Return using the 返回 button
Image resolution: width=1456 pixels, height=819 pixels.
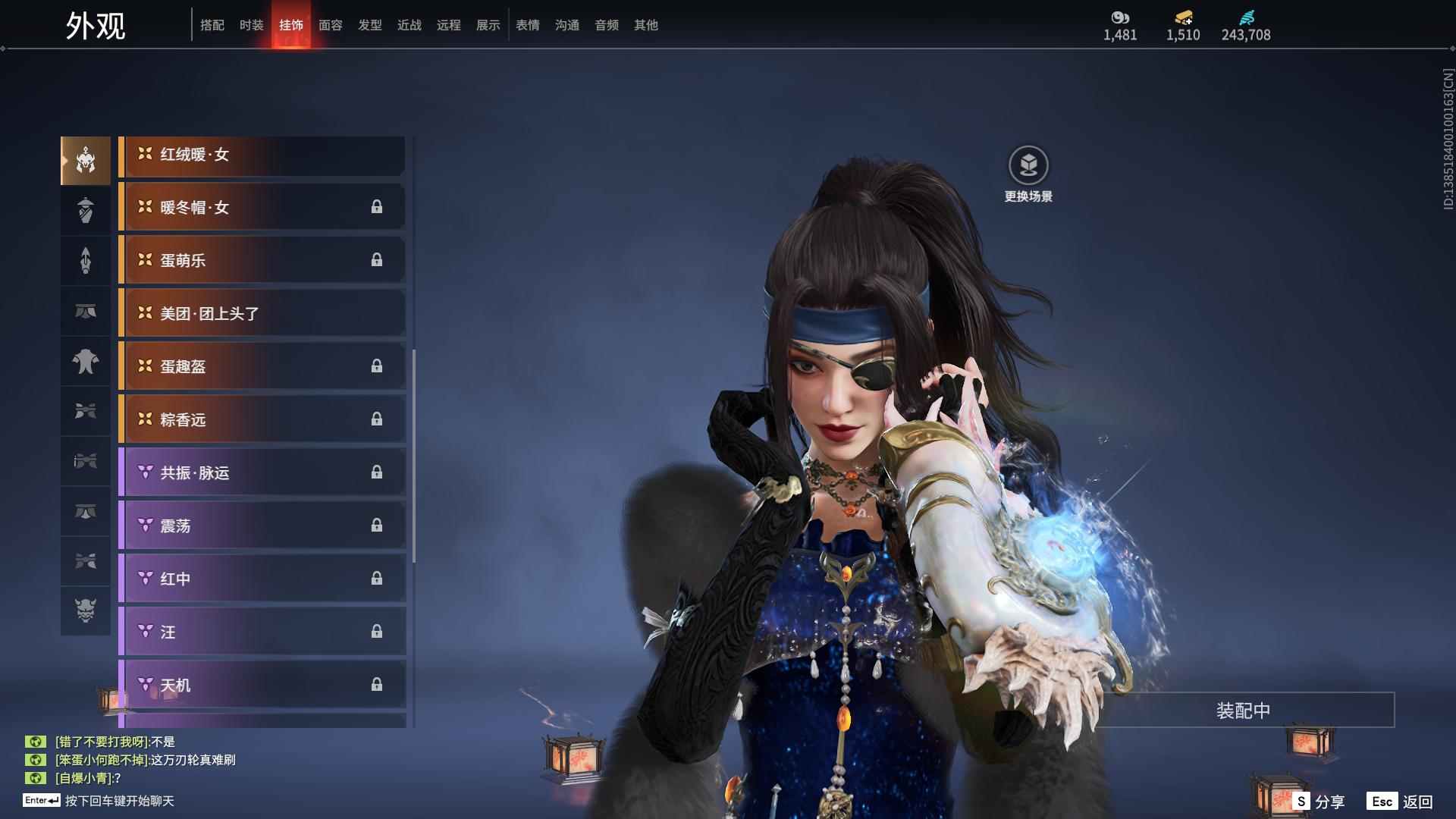click(x=1401, y=802)
